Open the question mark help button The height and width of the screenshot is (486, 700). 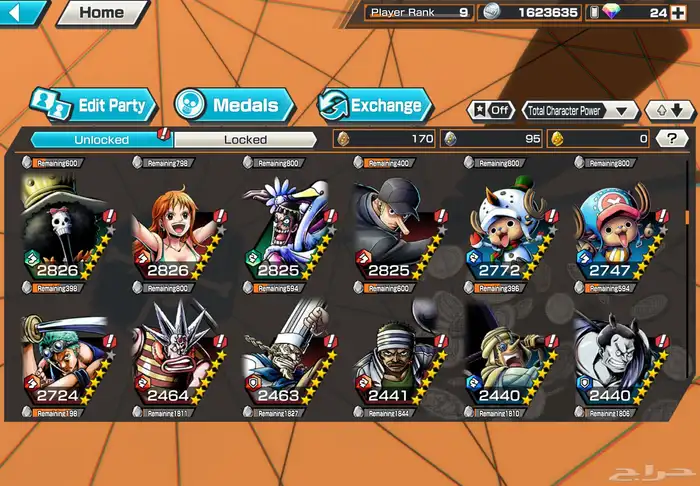(671, 139)
